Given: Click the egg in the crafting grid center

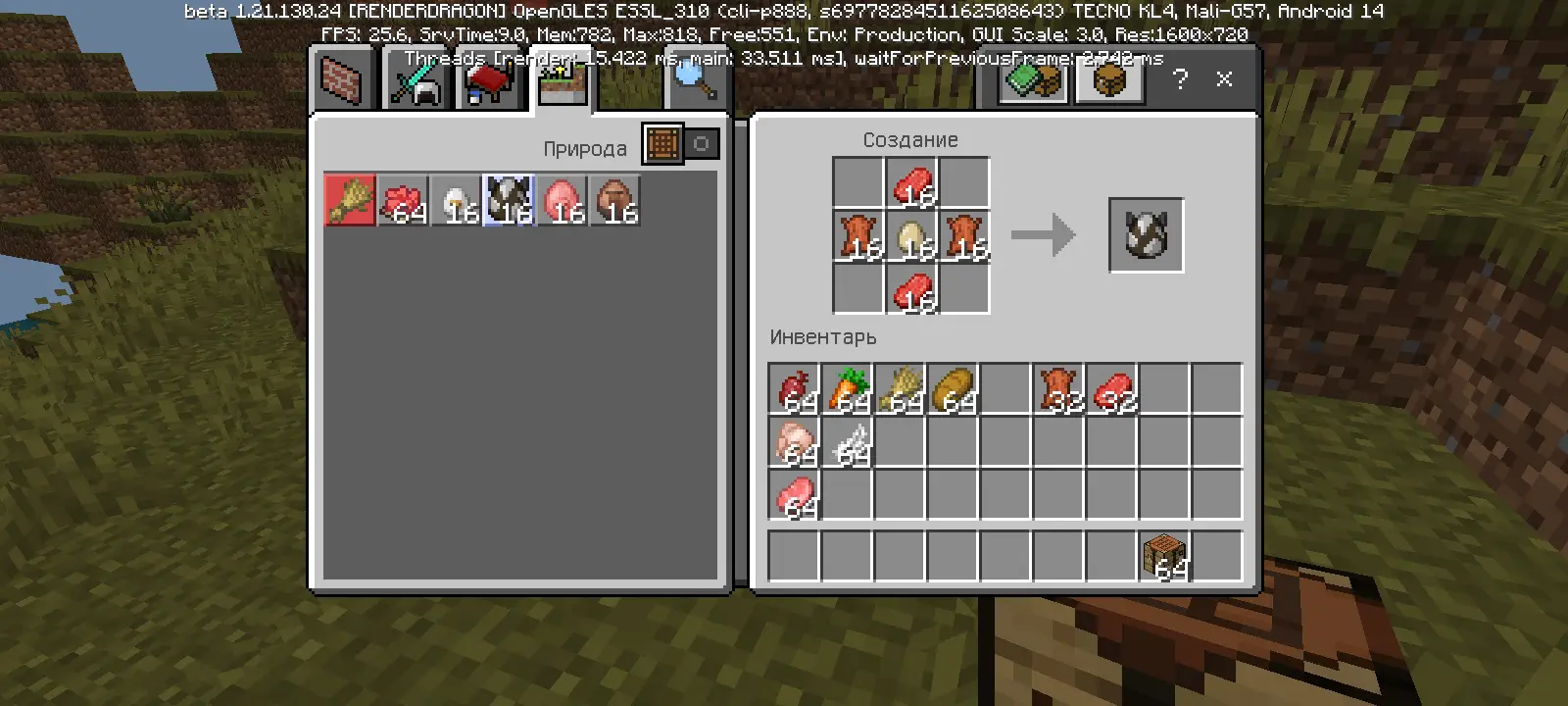Looking at the screenshot, I should (x=911, y=237).
